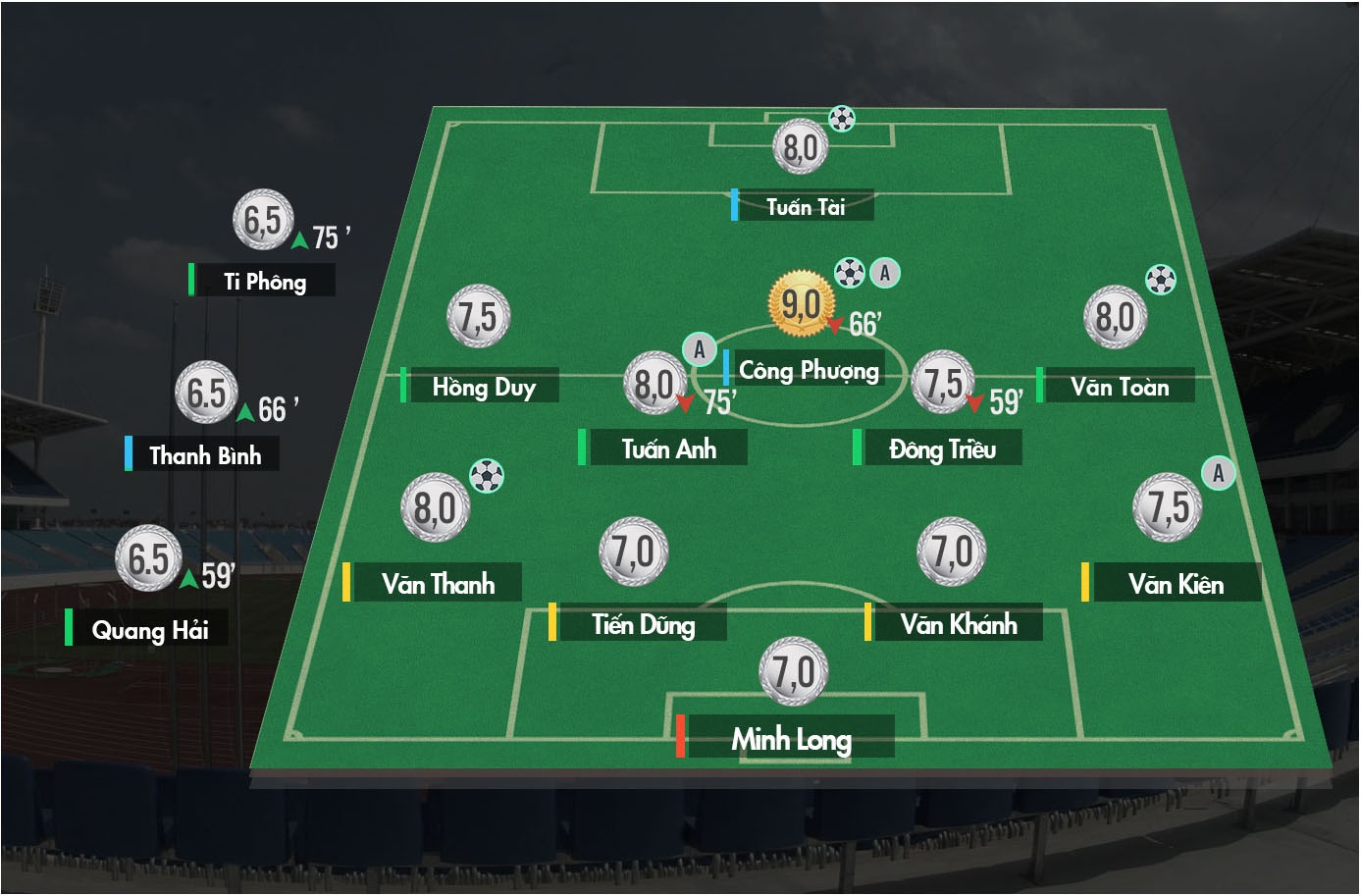Select the Tiến Dũng name label
Image resolution: width=1361 pixels, height=896 pixels.
point(643,624)
